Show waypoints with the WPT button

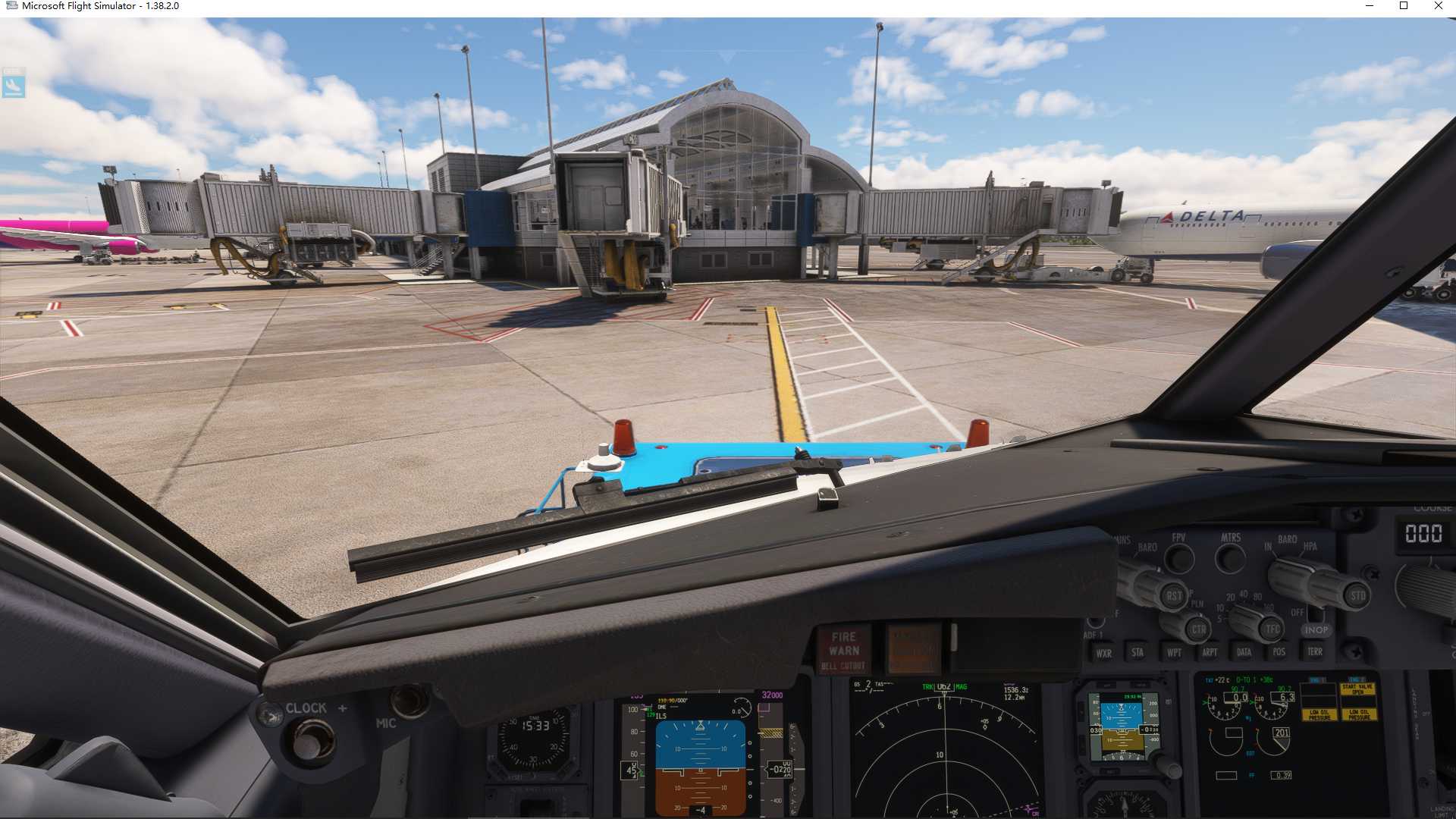[x=1174, y=652]
